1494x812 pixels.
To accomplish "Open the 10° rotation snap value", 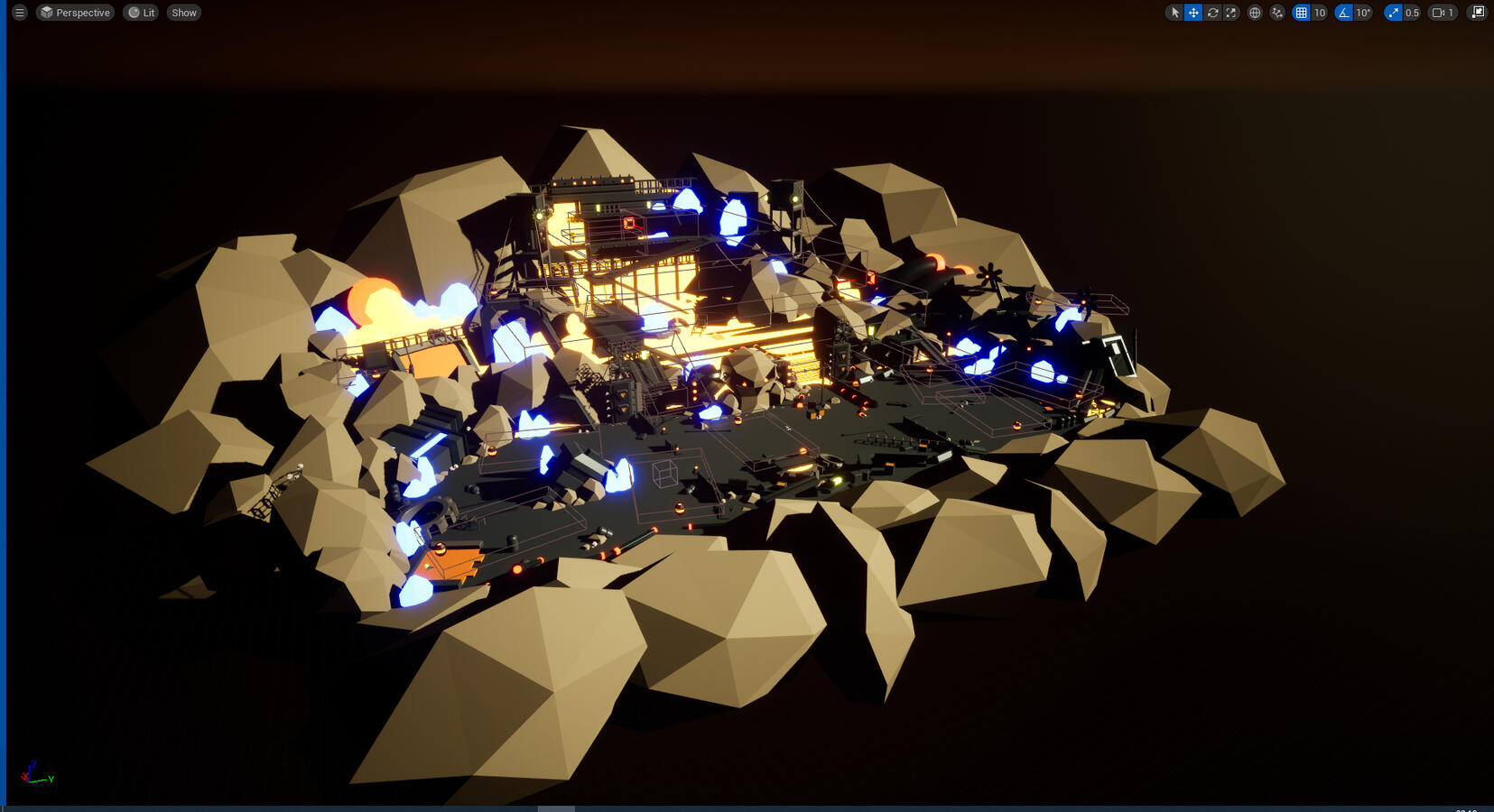I will (x=1363, y=13).
